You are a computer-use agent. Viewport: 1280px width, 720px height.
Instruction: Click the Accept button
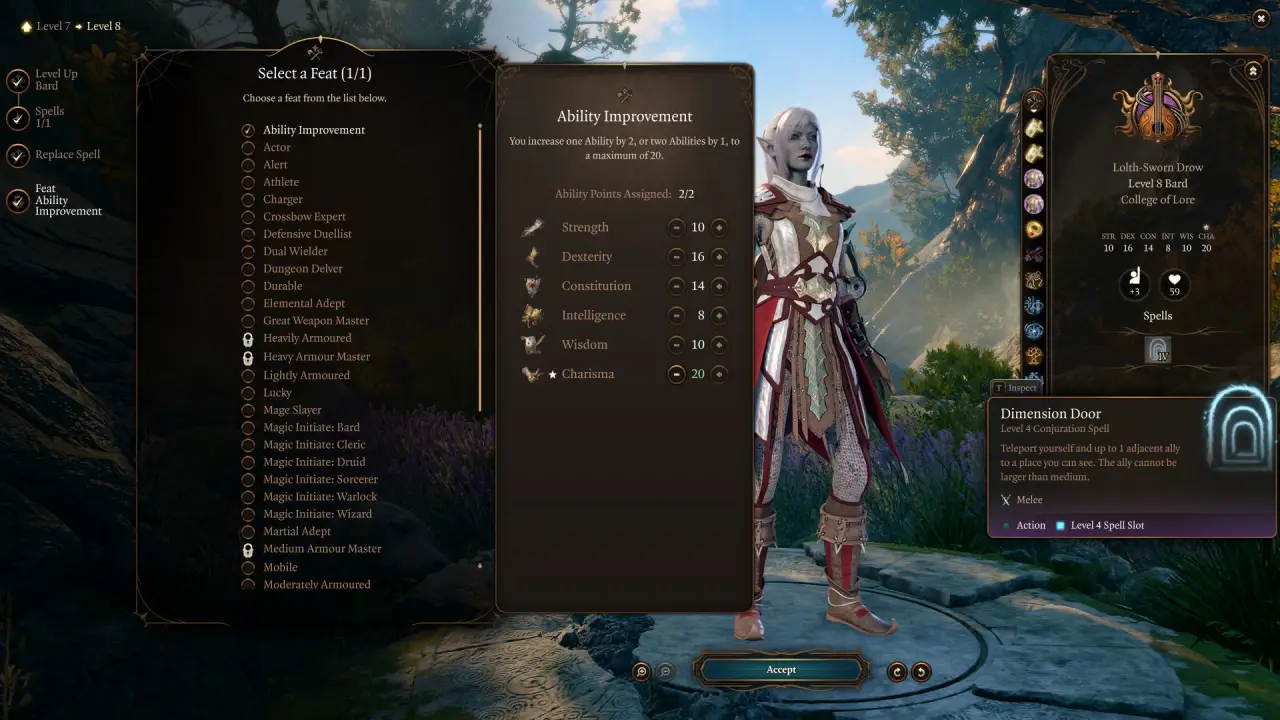(781, 670)
